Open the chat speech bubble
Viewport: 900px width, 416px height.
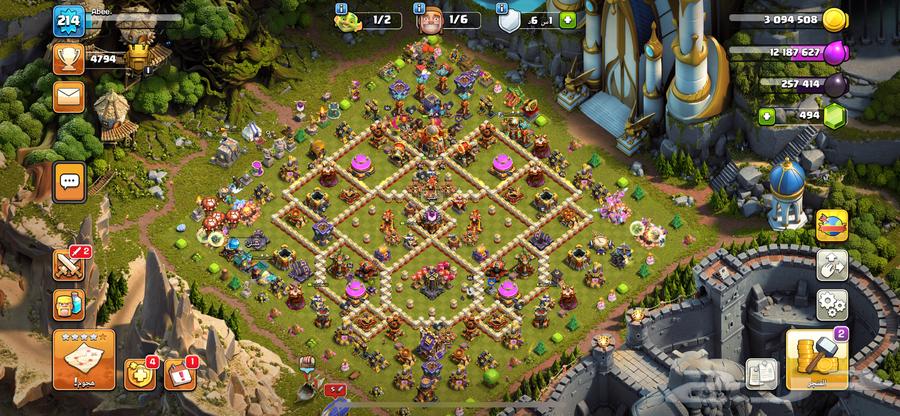coord(69,181)
